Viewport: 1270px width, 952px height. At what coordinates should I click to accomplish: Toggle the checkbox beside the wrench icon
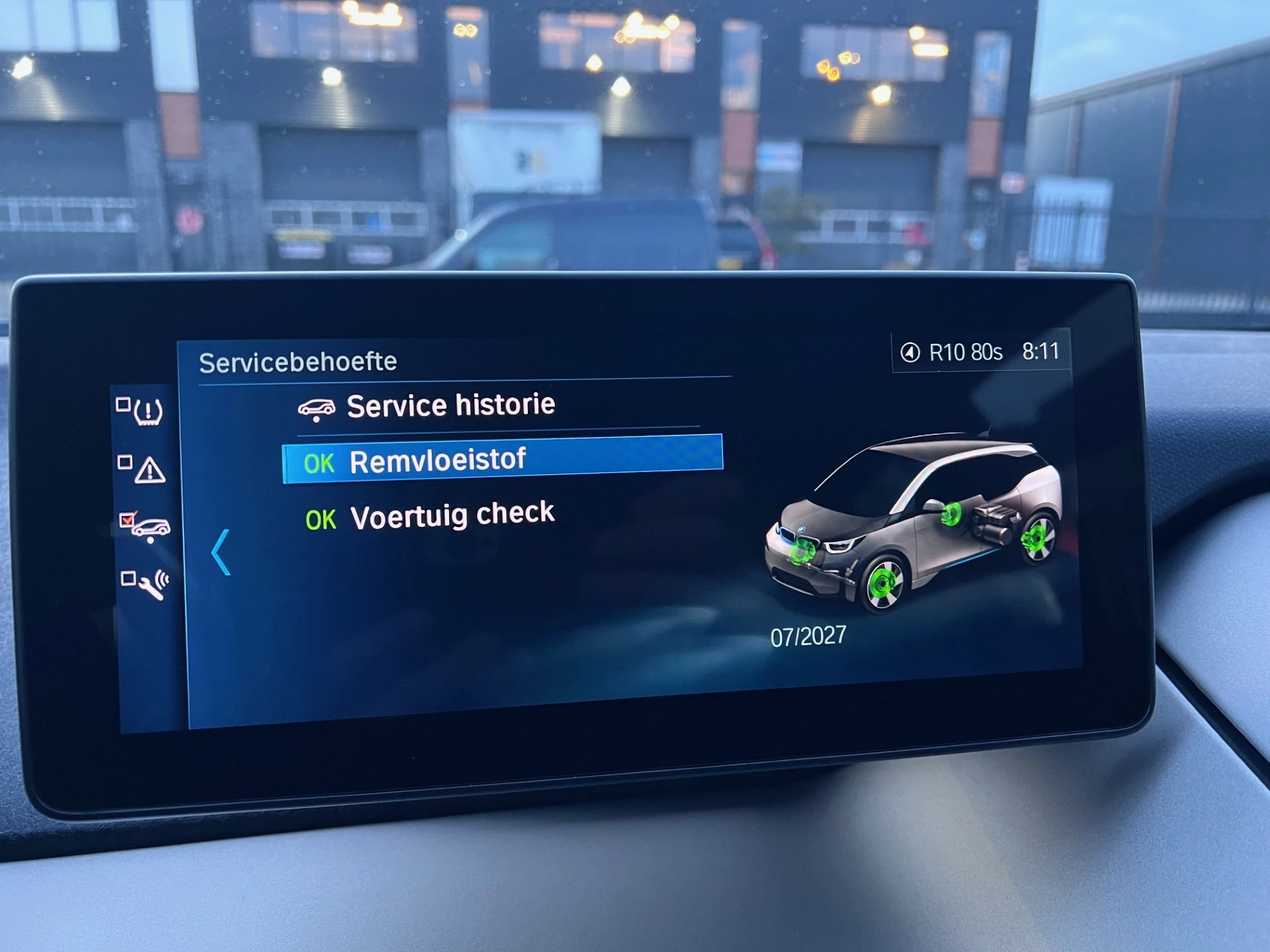pos(130,578)
